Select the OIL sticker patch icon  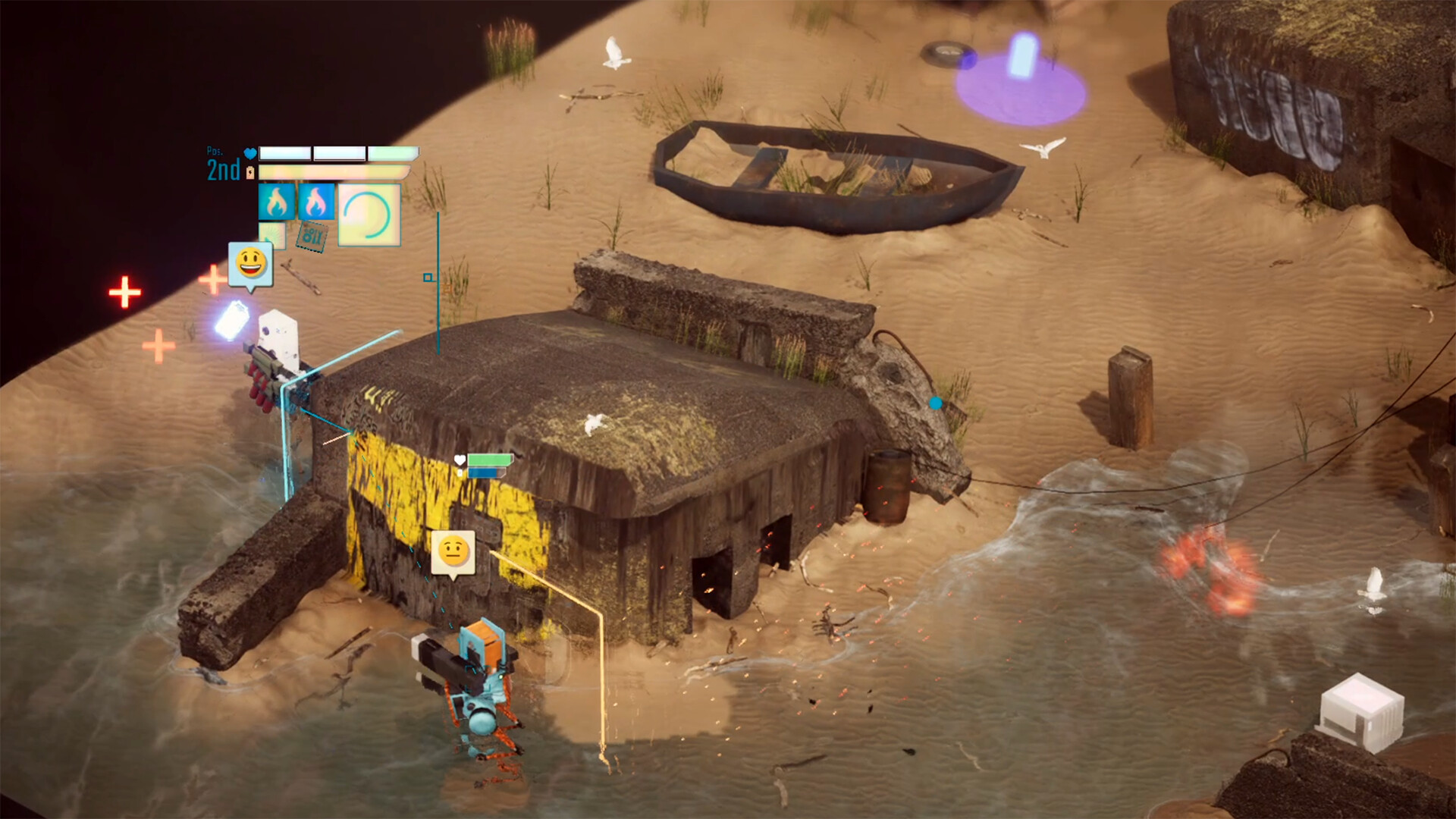pos(311,237)
